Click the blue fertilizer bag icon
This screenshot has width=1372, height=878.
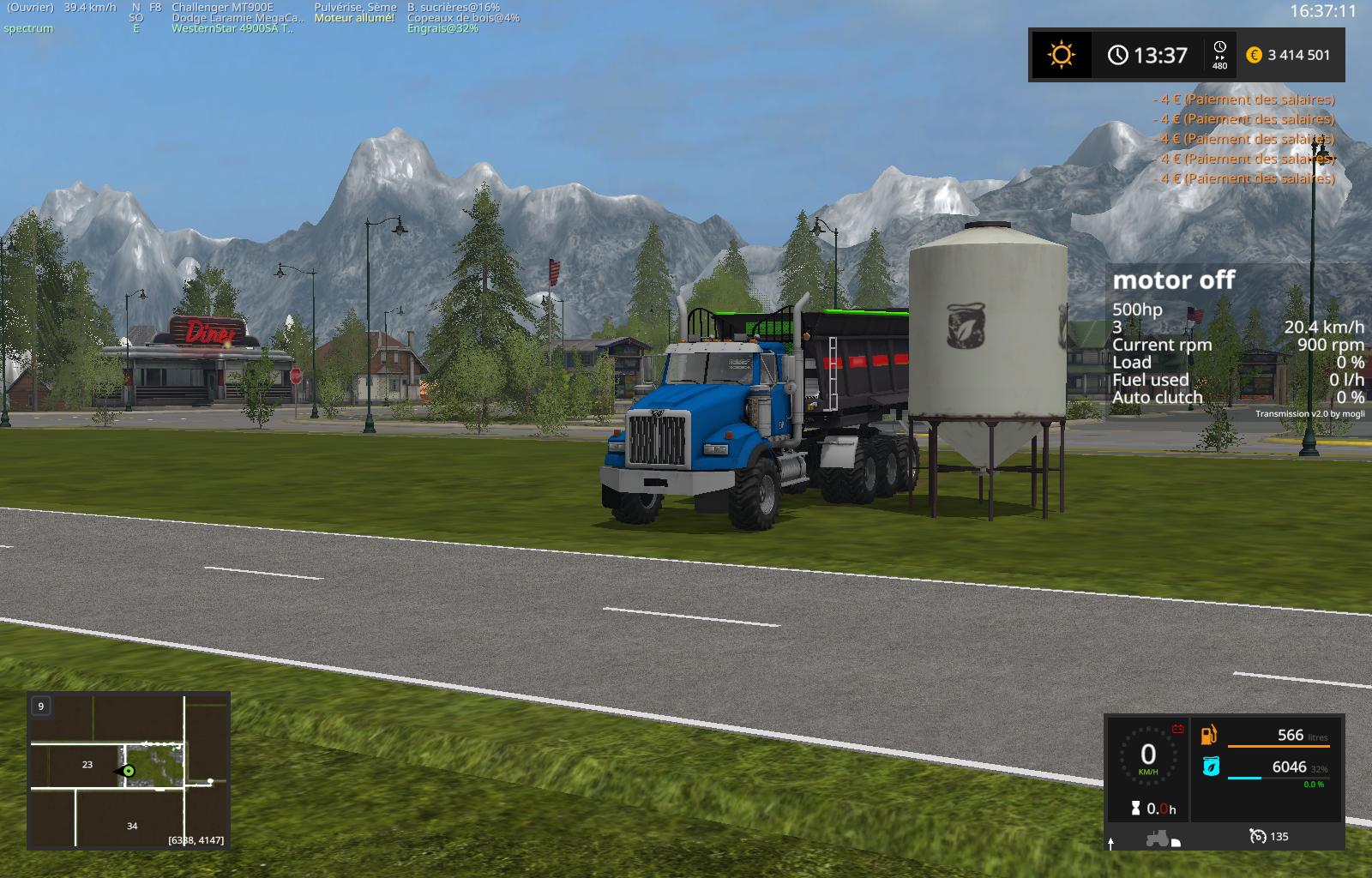tap(1210, 767)
